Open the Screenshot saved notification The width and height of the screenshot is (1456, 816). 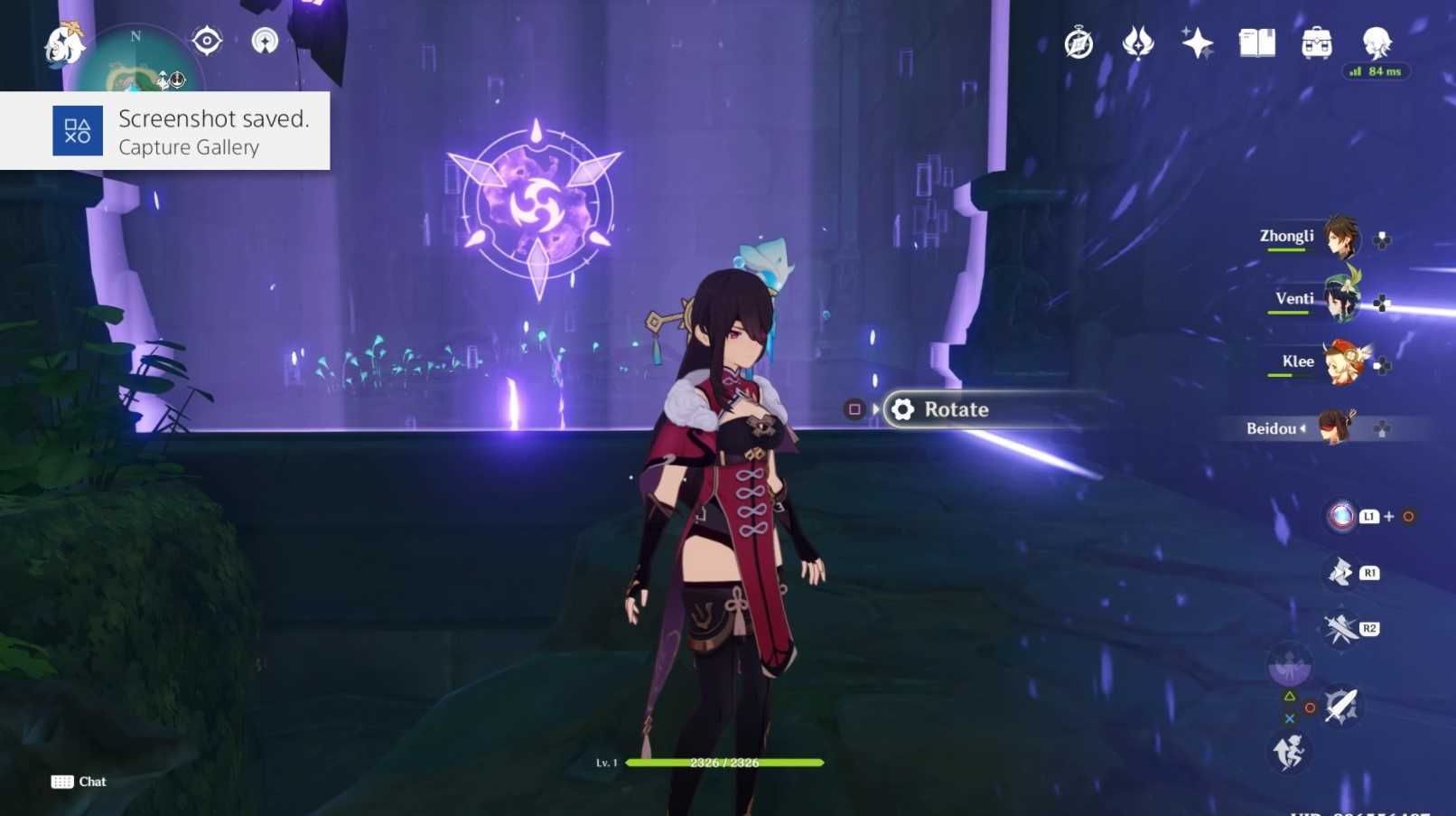pos(165,131)
